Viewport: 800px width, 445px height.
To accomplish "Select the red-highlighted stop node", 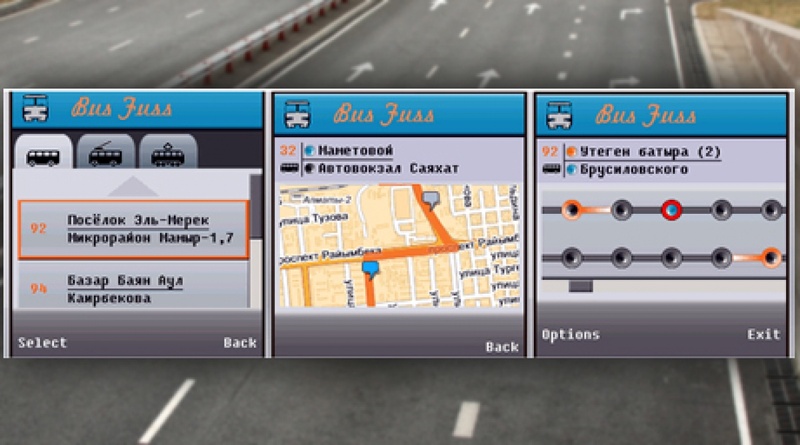I will click(671, 210).
